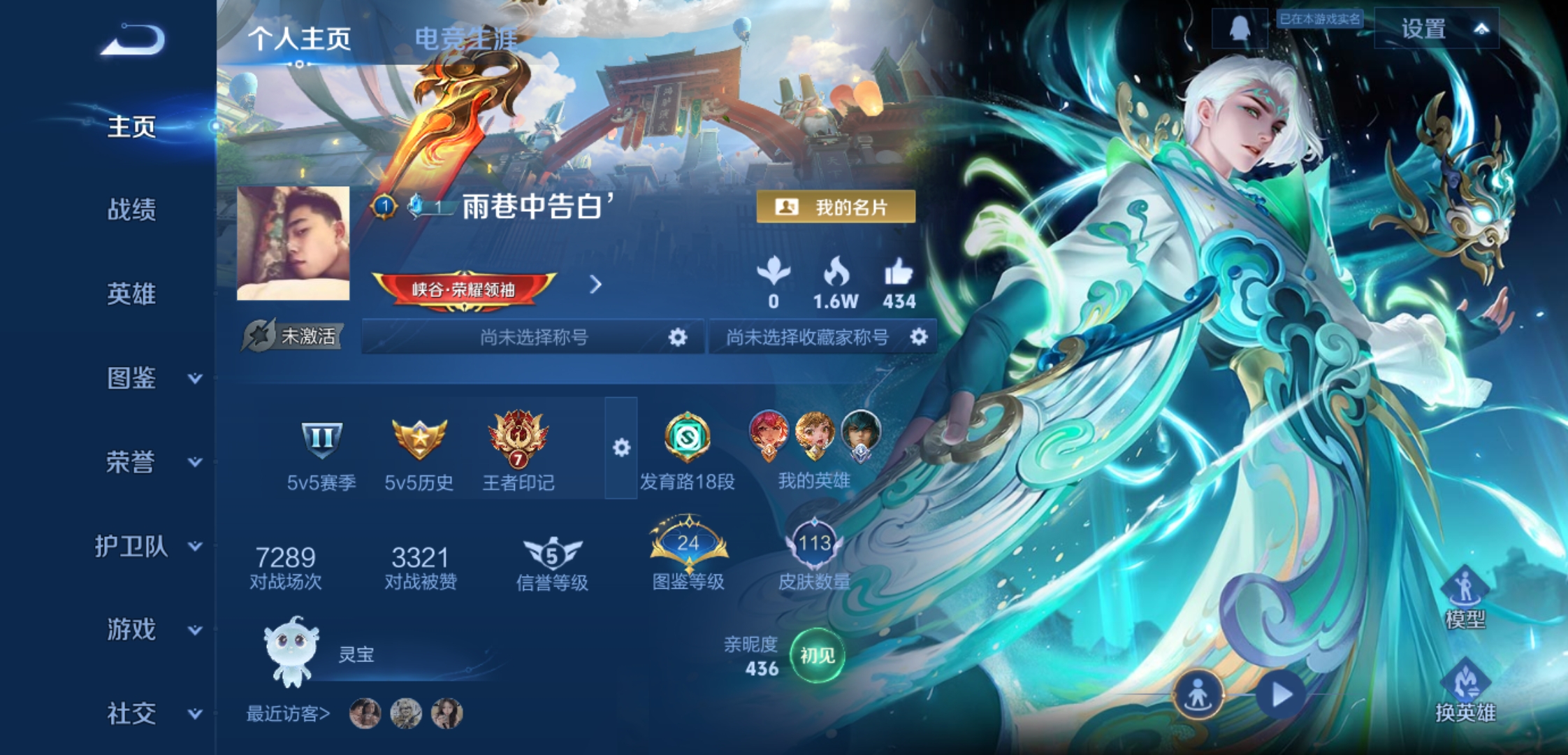
Task: Click 换英雄 to change hero
Action: point(1465,692)
